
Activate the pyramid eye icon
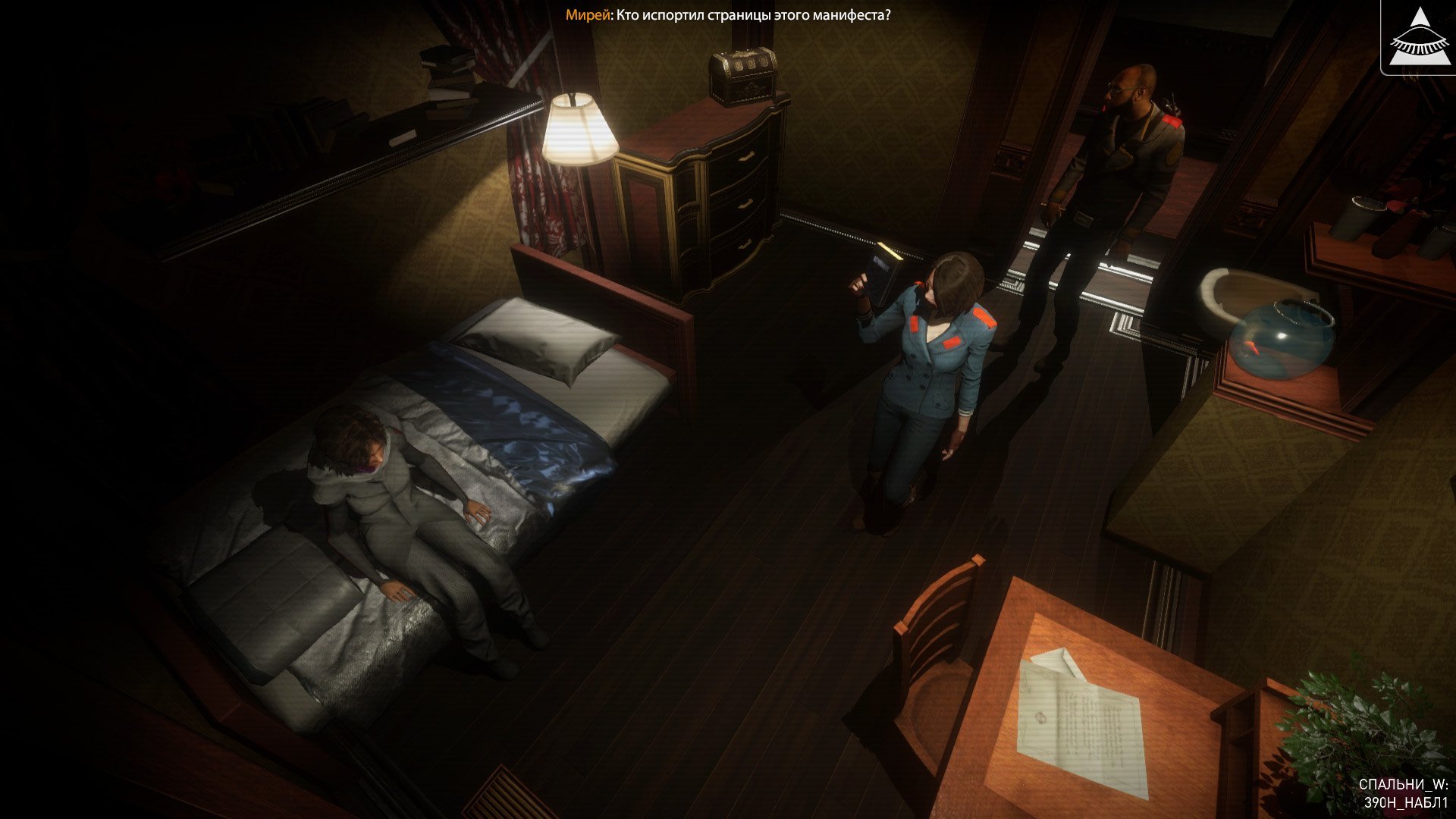[x=1418, y=38]
